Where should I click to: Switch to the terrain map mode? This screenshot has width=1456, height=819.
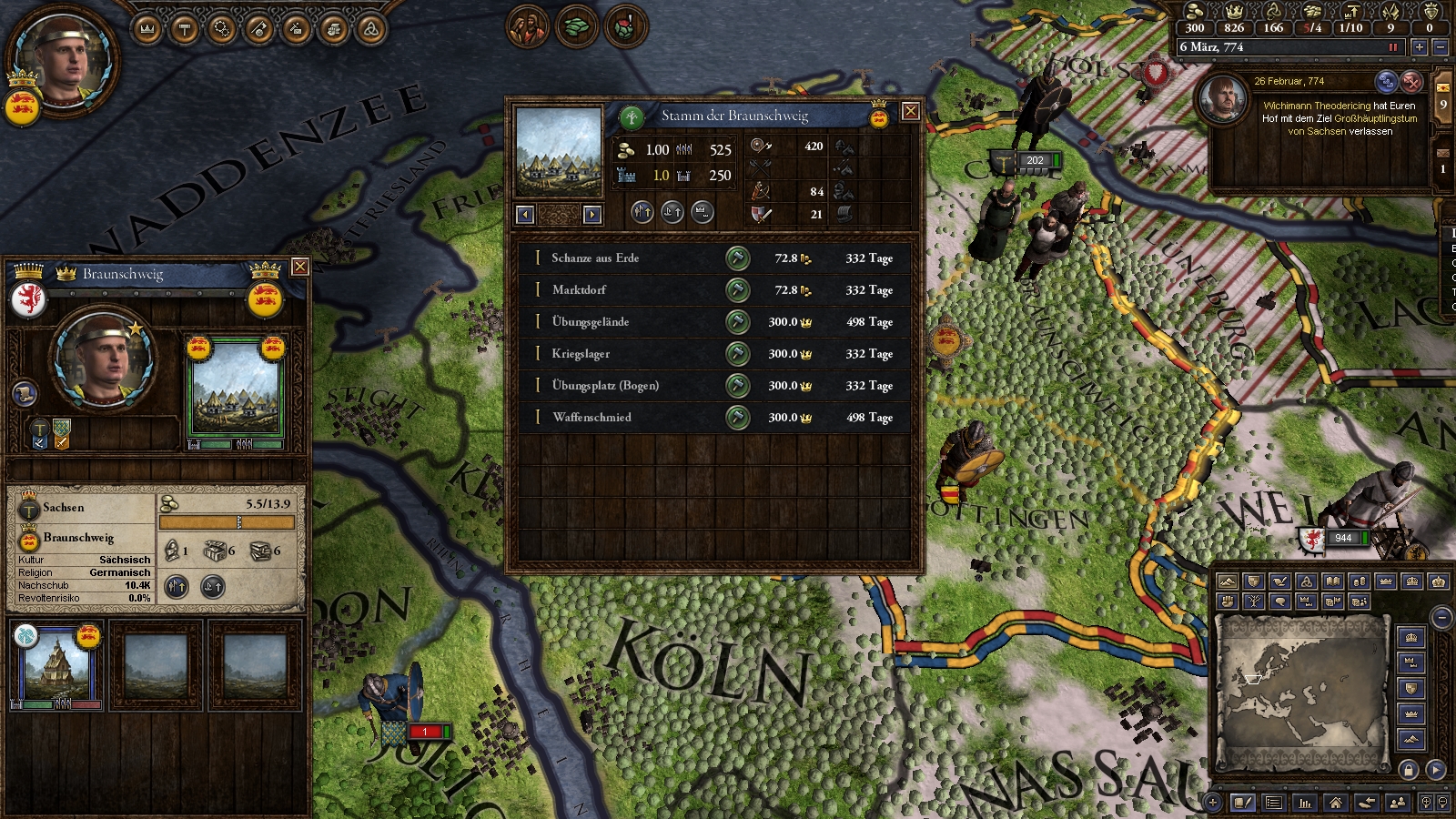(x=1228, y=581)
